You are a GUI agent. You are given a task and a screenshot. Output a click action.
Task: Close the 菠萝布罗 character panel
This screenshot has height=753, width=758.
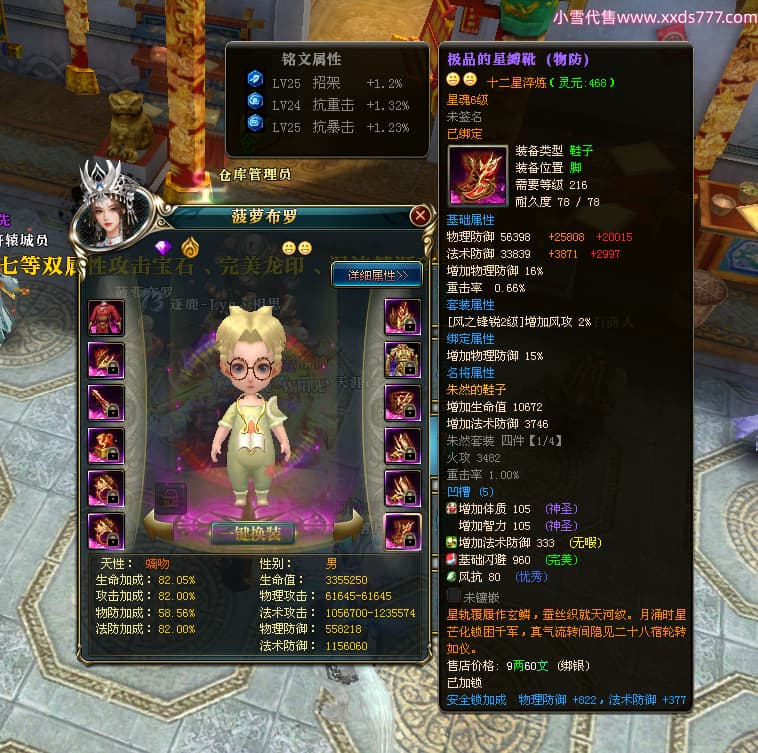[420, 215]
